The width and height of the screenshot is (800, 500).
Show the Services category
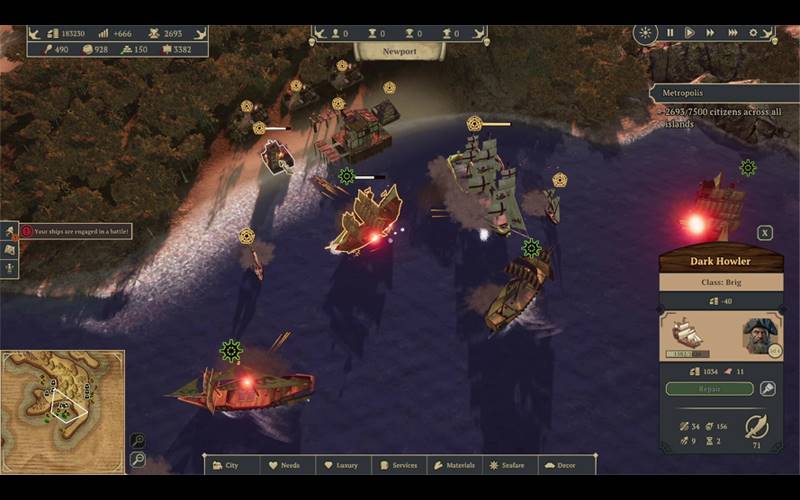click(x=399, y=465)
